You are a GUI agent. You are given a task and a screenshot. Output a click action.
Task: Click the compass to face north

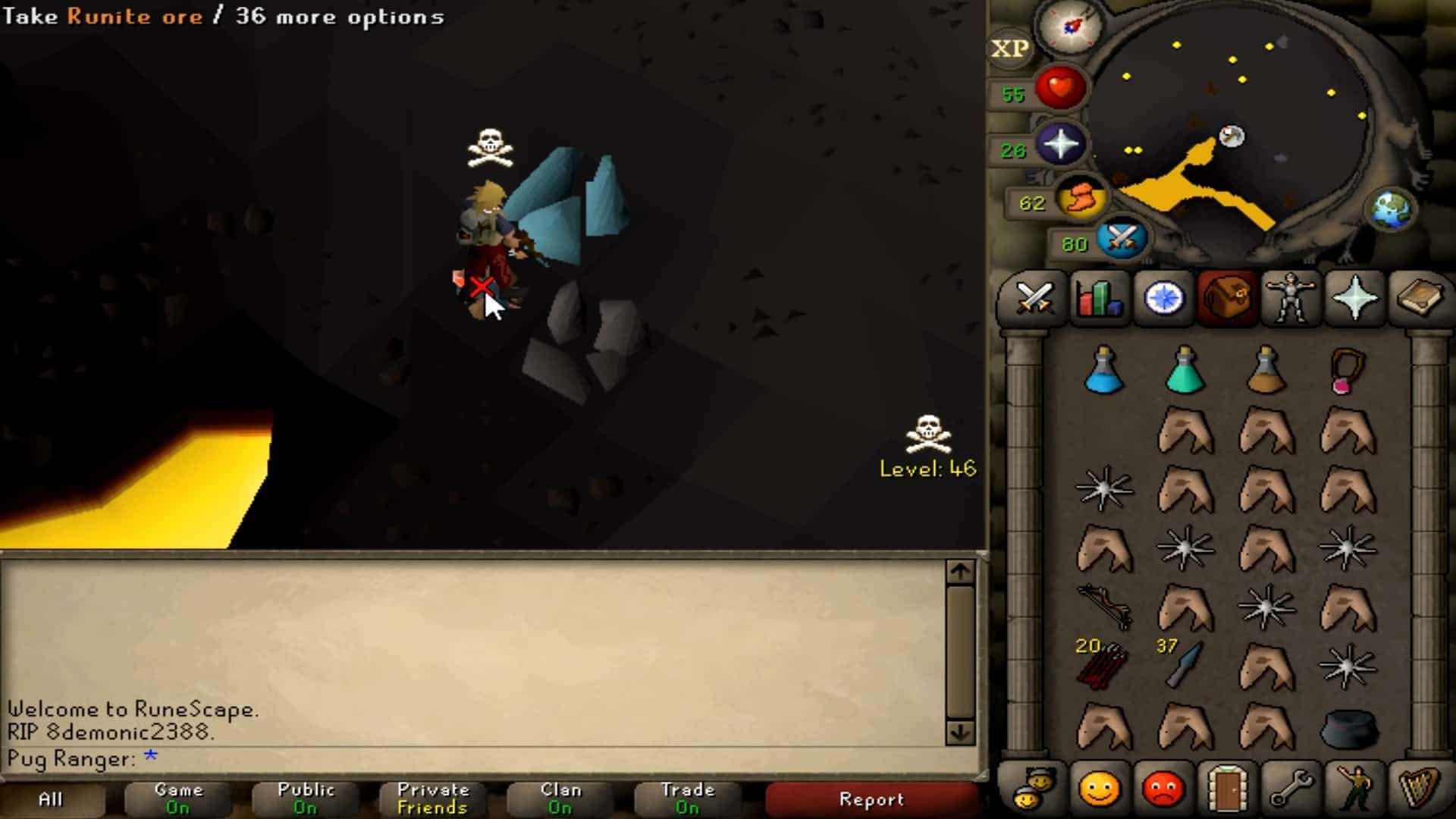1070,27
